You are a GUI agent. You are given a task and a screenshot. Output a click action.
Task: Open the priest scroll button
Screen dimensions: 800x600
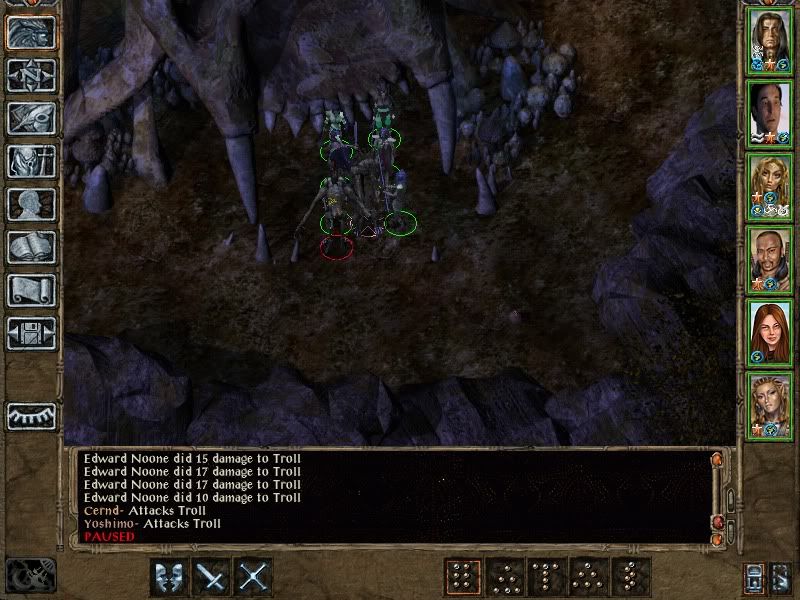pos(31,290)
